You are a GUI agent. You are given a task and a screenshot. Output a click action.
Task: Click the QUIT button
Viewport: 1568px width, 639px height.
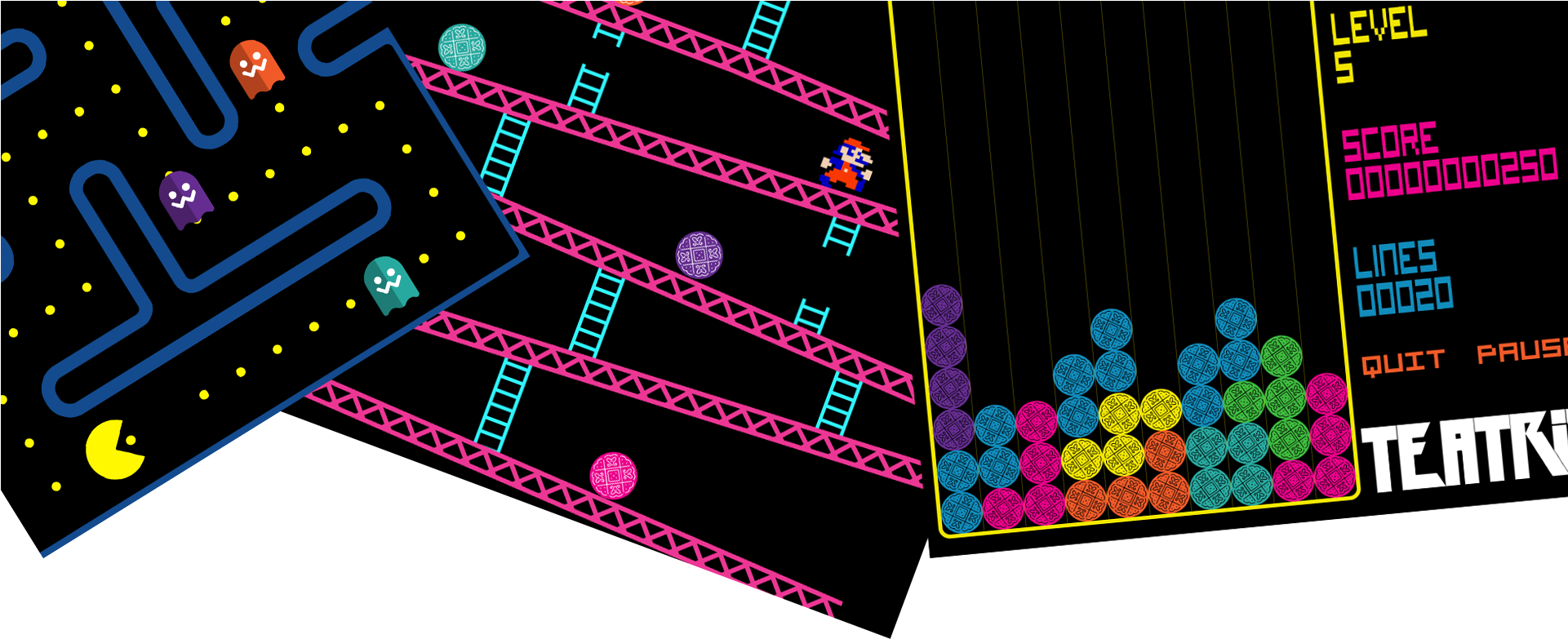point(1403,362)
